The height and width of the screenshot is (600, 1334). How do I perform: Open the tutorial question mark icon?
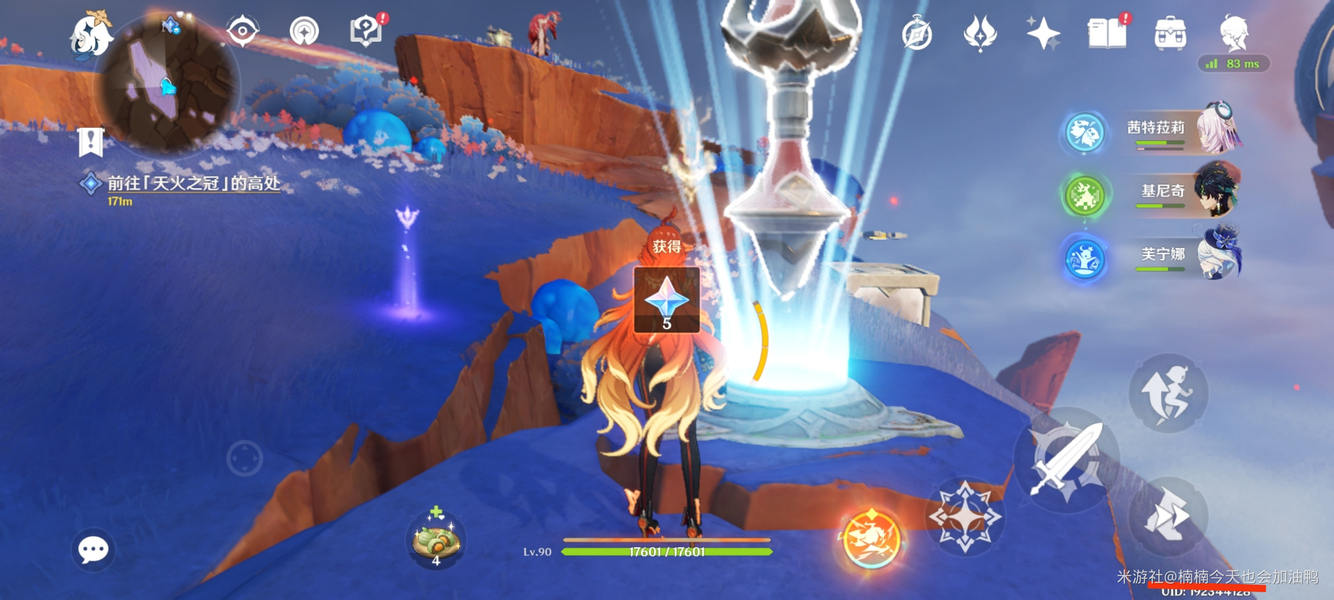[367, 32]
